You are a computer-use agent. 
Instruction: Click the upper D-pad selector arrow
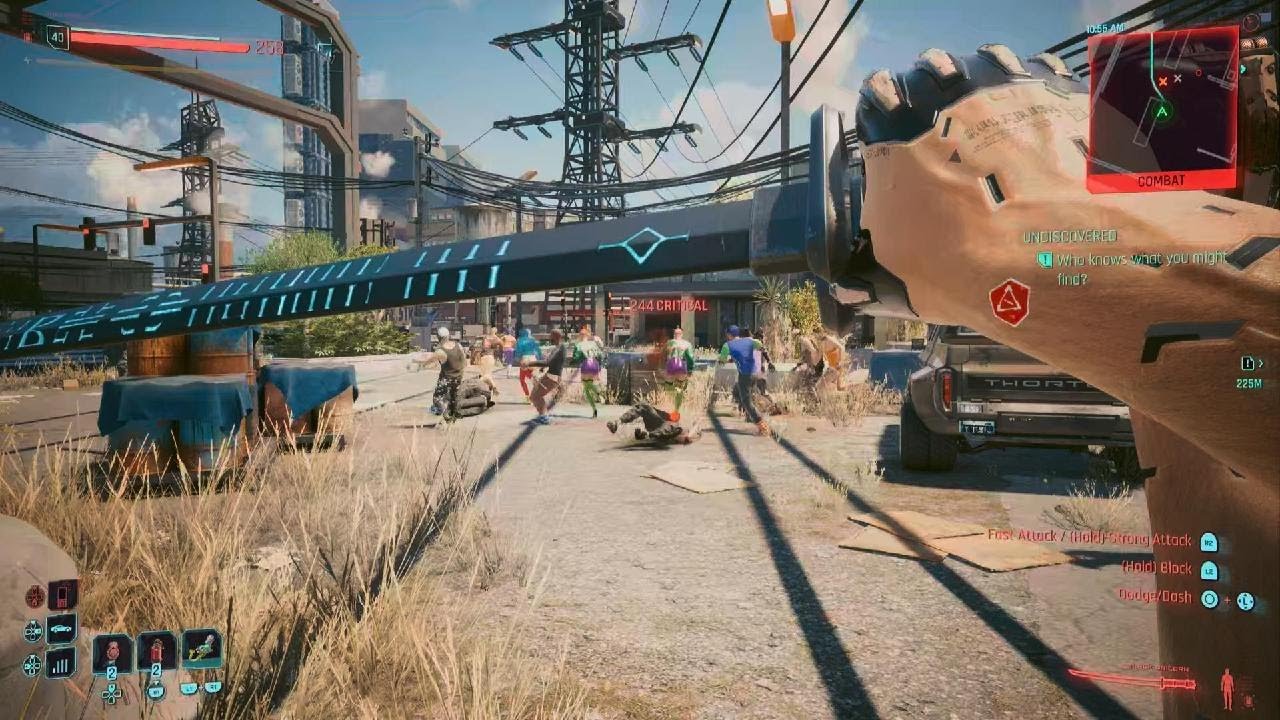click(x=33, y=629)
